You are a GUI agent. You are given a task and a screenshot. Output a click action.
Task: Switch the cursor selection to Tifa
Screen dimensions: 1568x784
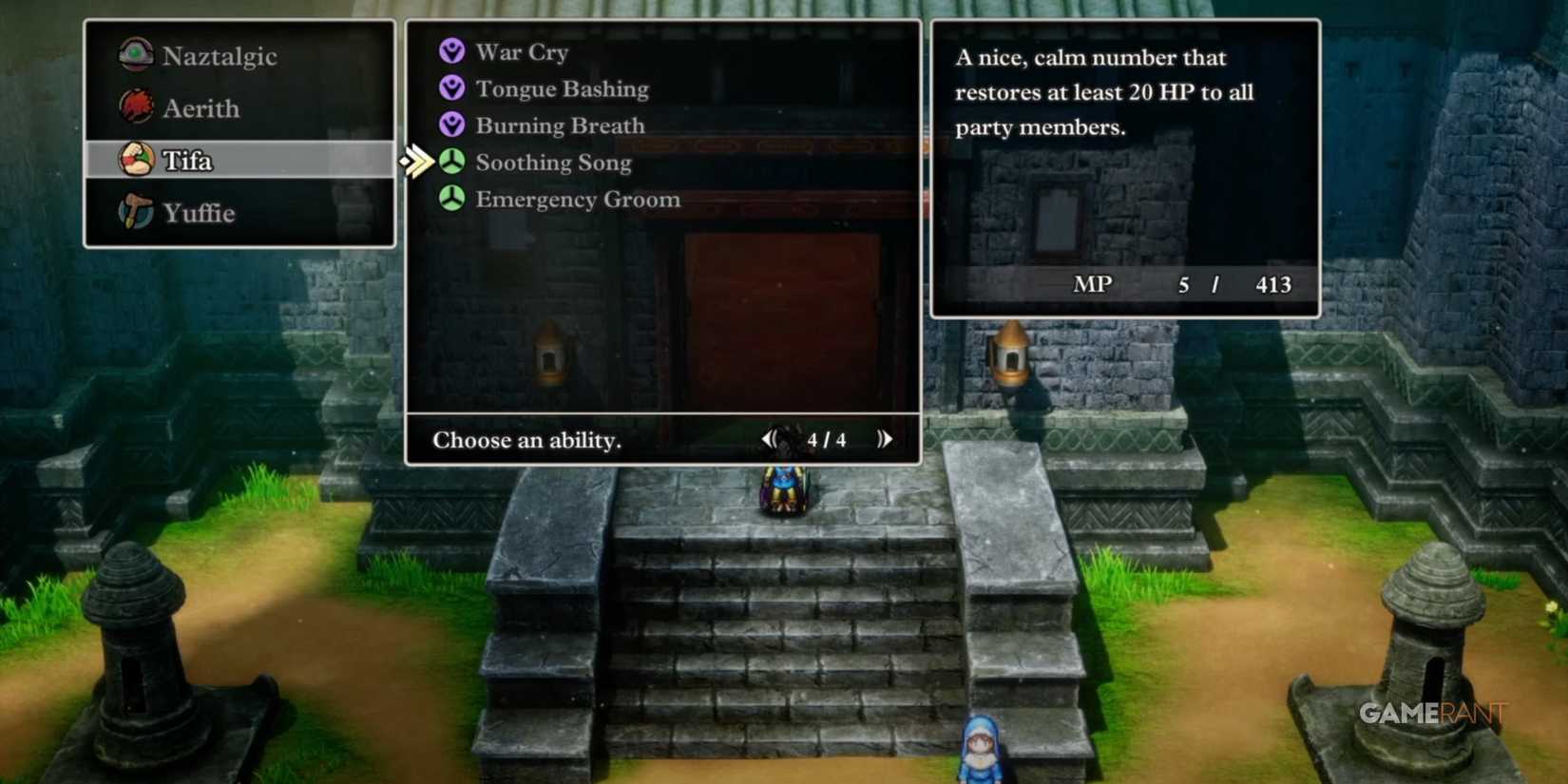tap(188, 160)
